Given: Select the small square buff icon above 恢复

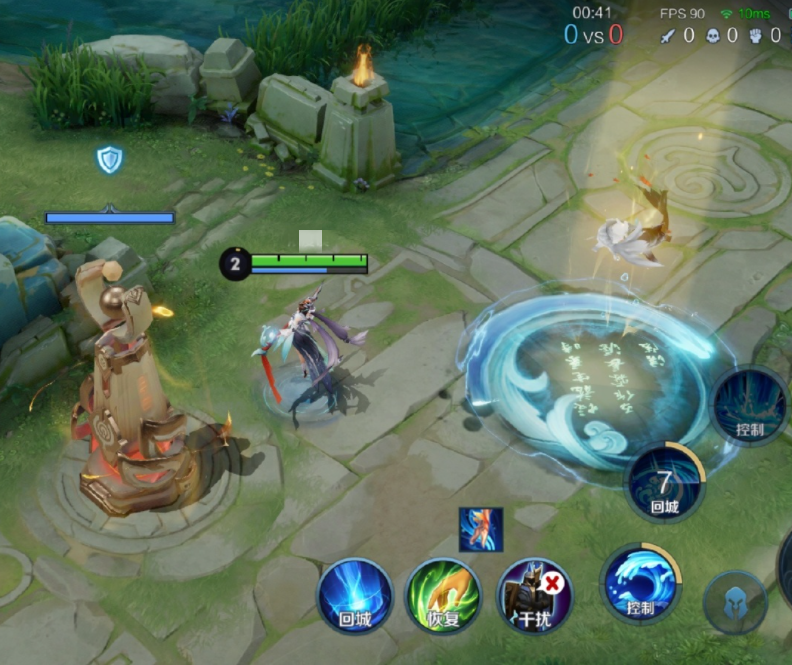Looking at the screenshot, I should point(481,529).
